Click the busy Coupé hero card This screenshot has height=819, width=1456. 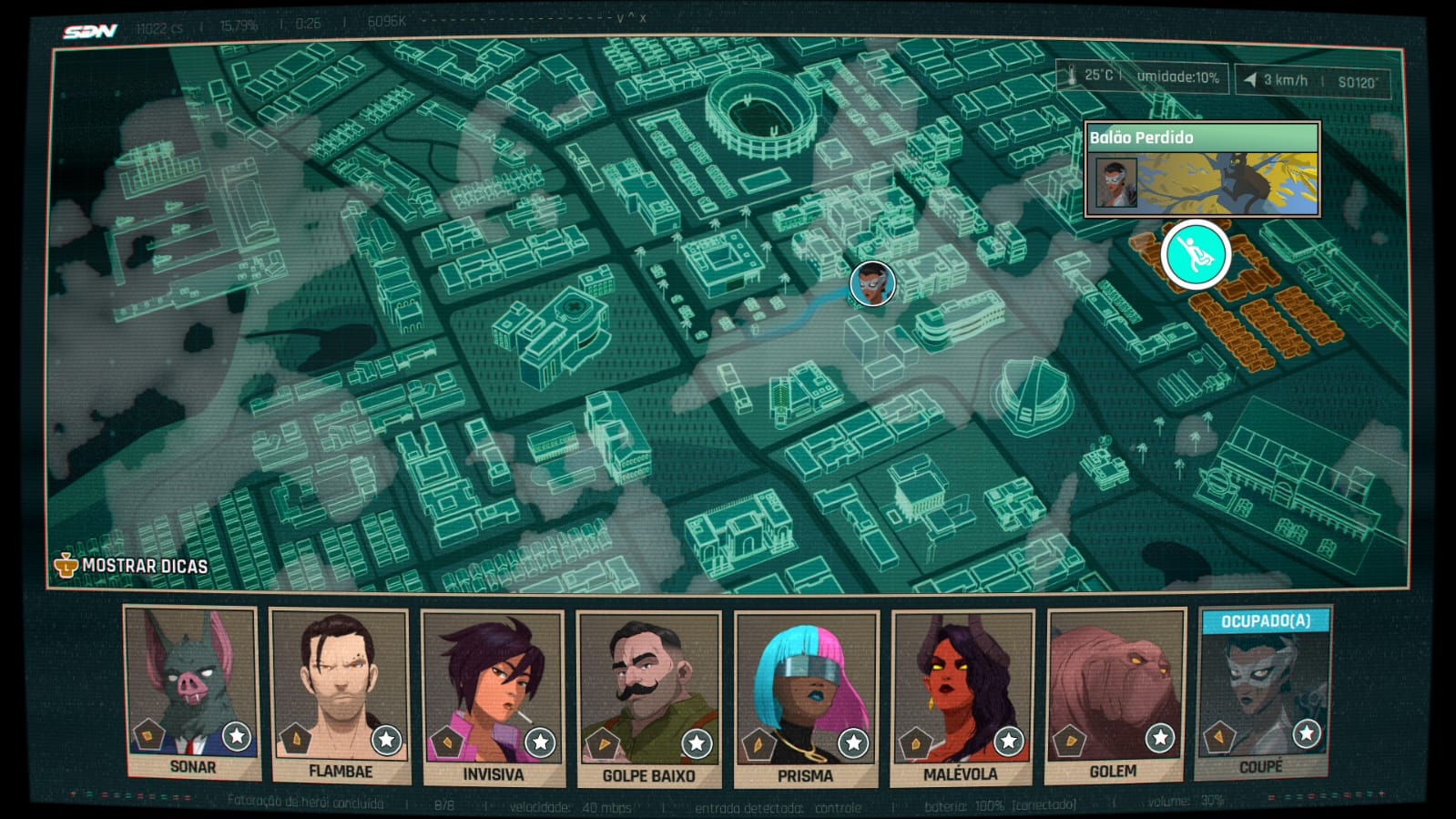[1264, 692]
